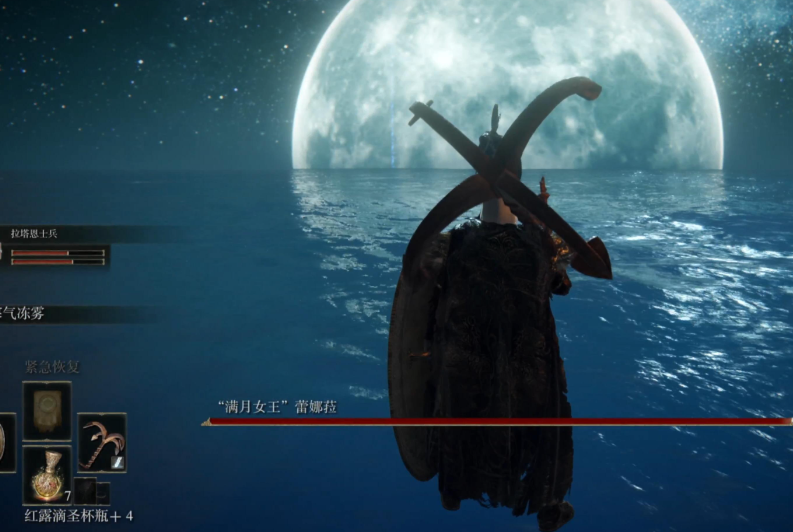Choose the curved pickaxe weapon slot
The image size is (793, 532).
pos(101,442)
